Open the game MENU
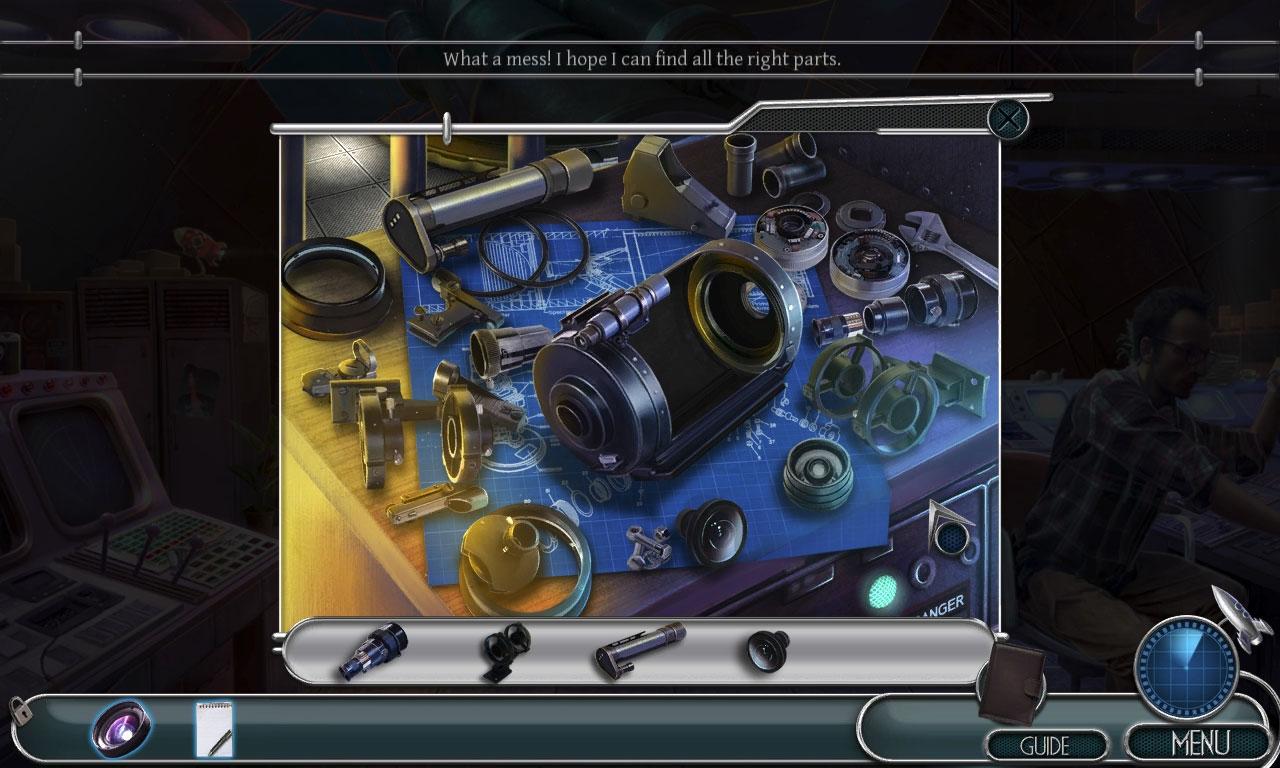 (x=1199, y=744)
